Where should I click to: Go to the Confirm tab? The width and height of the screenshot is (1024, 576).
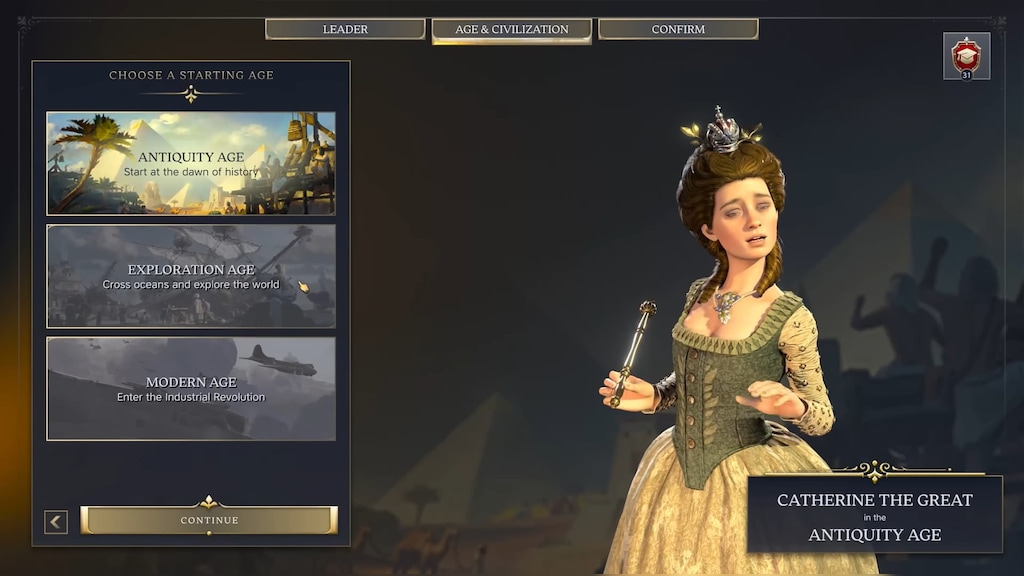tap(678, 30)
